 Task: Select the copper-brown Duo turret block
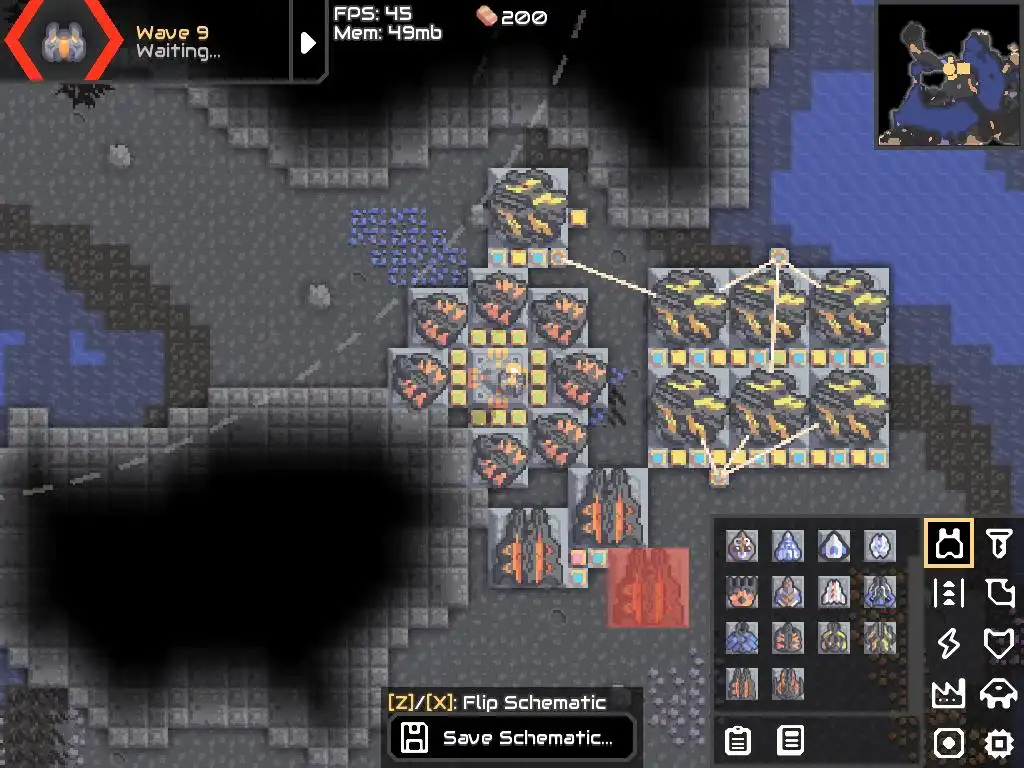click(x=742, y=546)
